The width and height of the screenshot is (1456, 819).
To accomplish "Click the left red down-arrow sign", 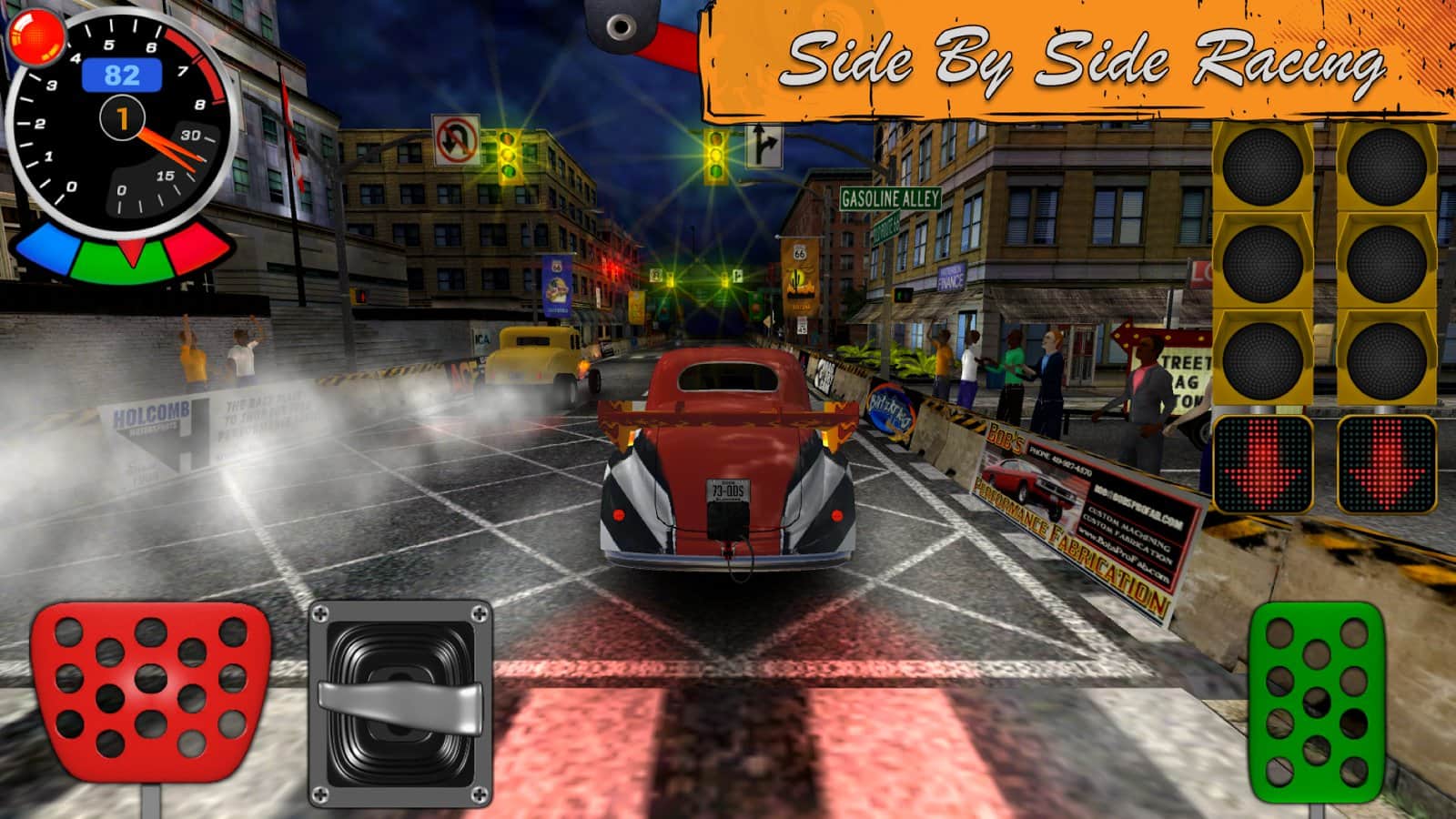I will pyautogui.click(x=1265, y=466).
